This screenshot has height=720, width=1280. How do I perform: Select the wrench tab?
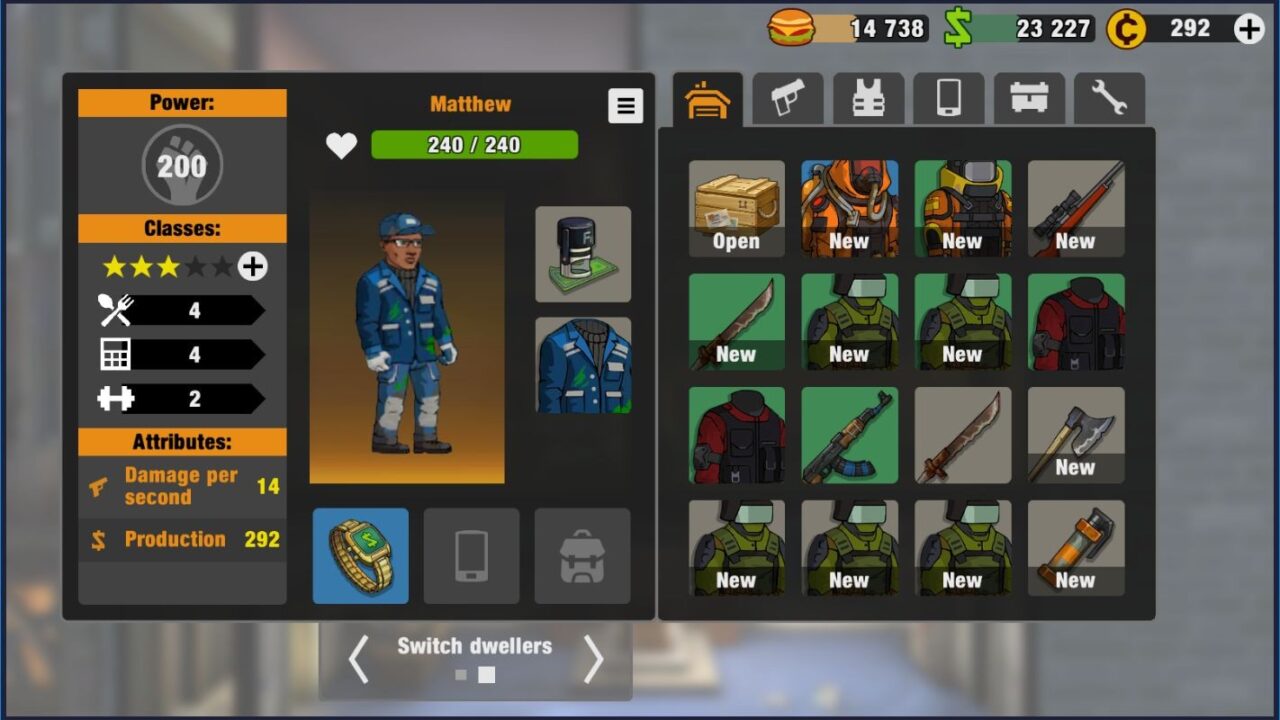tap(1109, 99)
